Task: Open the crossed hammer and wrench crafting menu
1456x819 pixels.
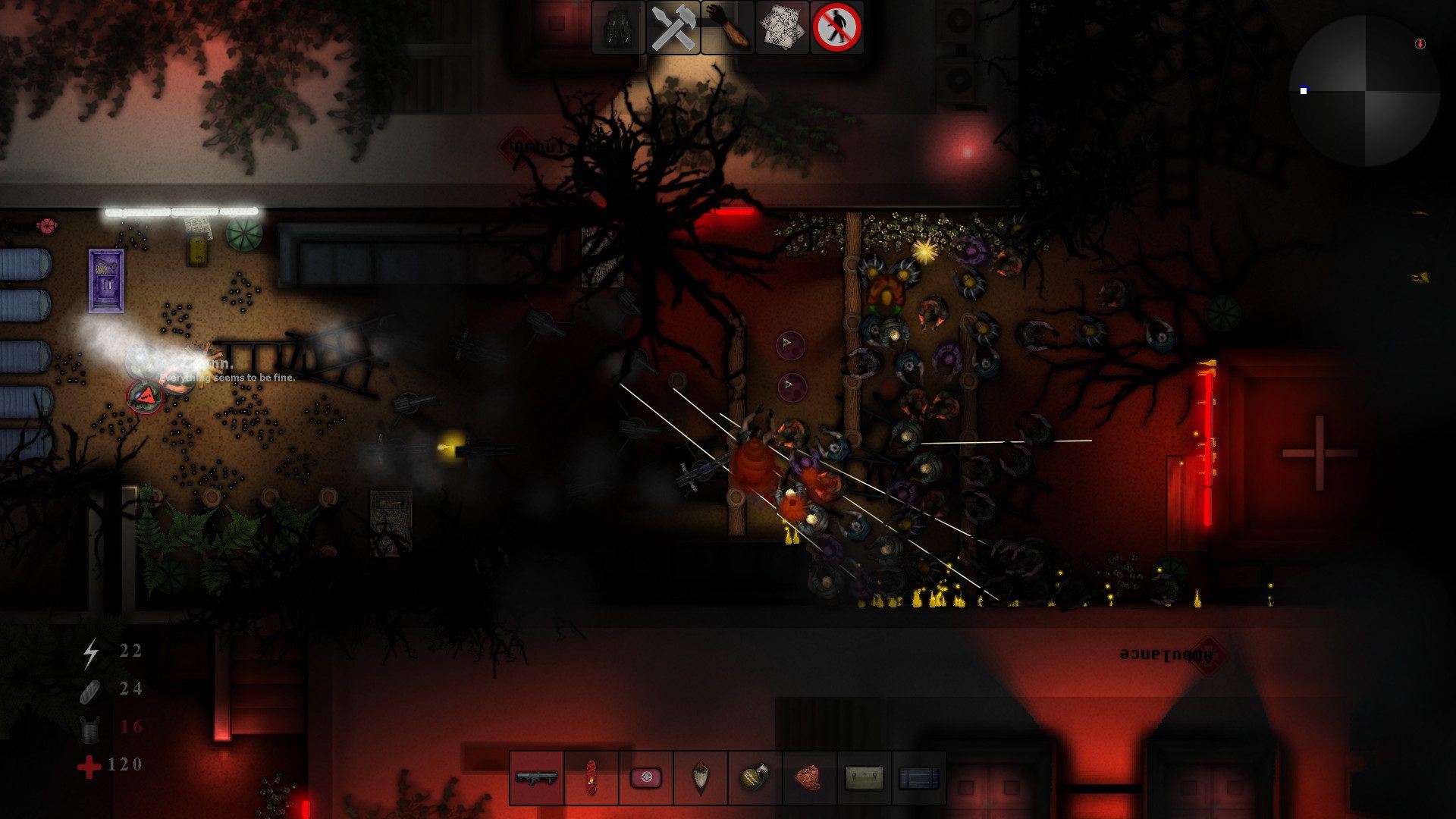Action: (673, 28)
